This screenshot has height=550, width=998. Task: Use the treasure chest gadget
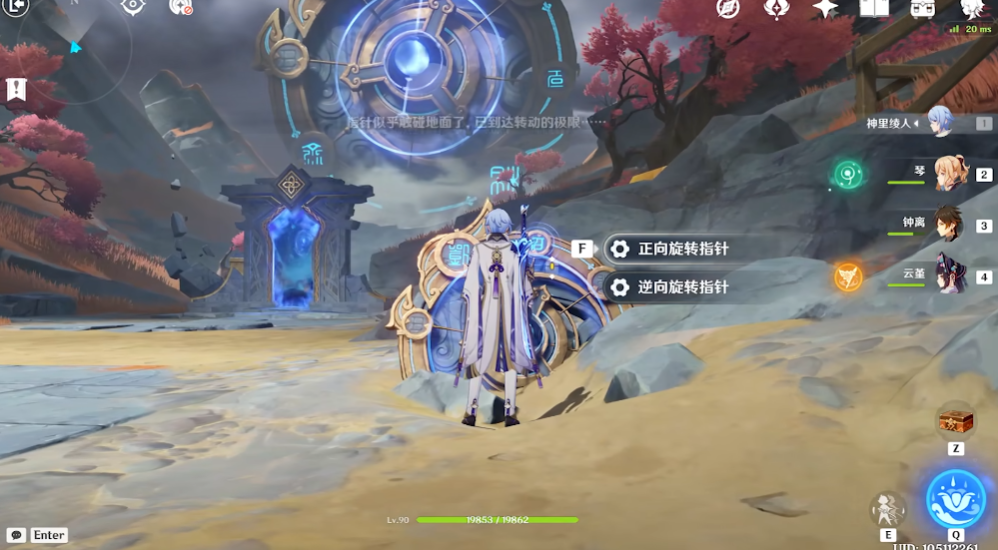coord(955,420)
